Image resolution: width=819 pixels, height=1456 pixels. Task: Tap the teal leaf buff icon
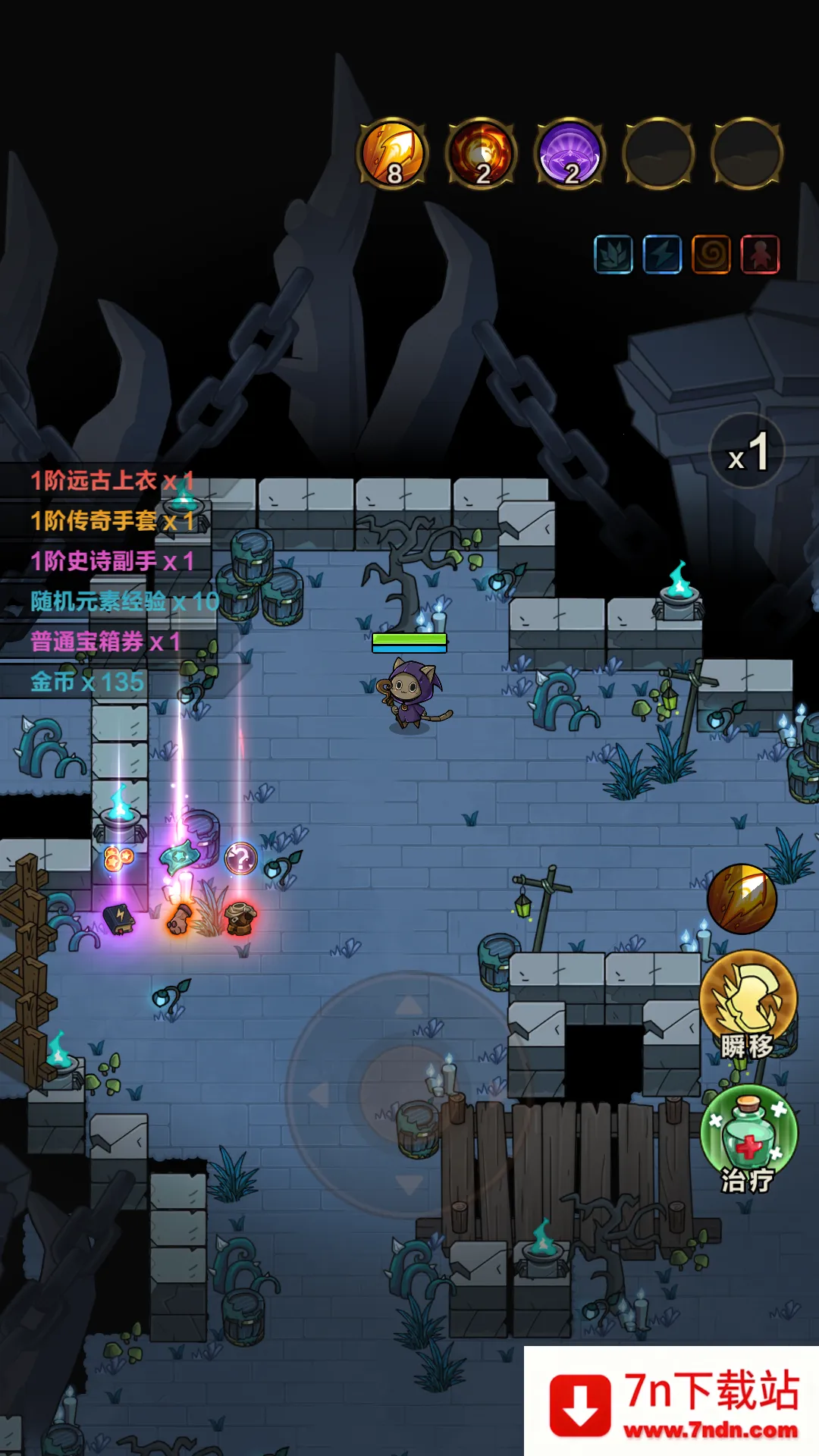613,254
